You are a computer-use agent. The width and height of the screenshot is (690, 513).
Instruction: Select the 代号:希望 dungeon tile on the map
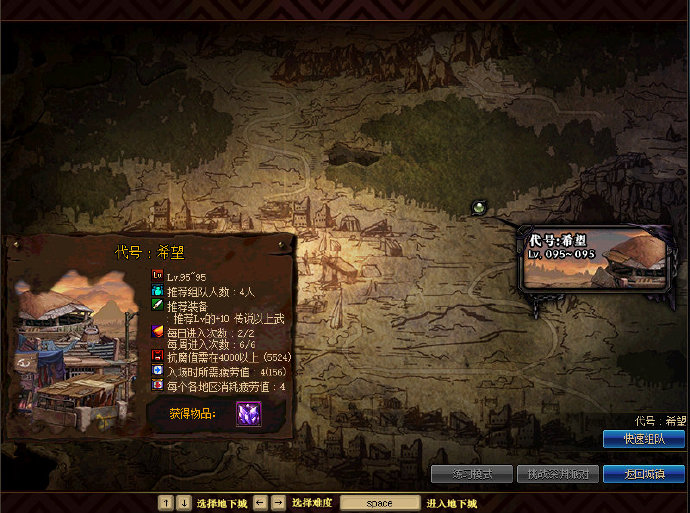[x=594, y=258]
